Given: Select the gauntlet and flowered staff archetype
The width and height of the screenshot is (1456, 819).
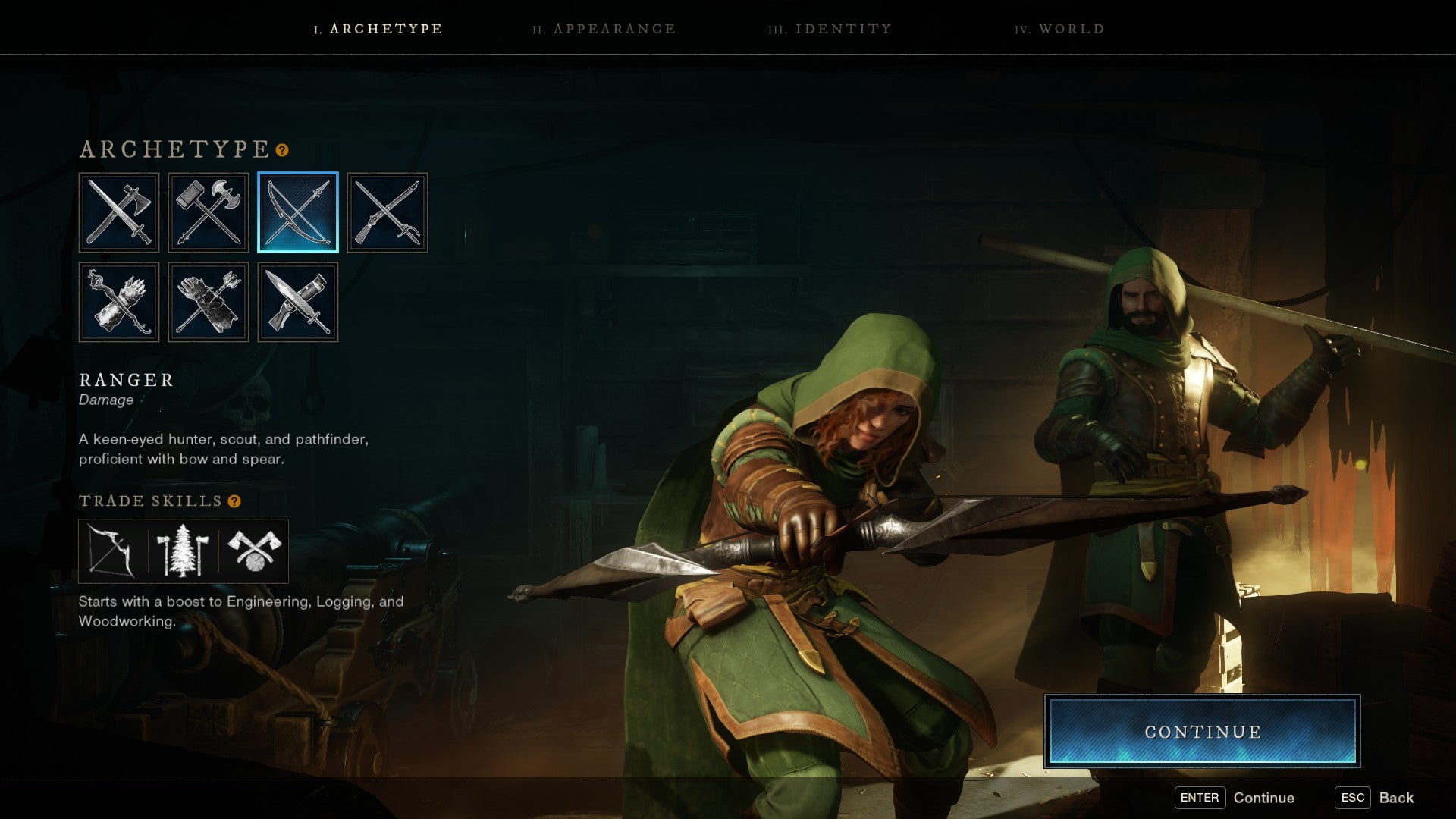Looking at the screenshot, I should 209,301.
